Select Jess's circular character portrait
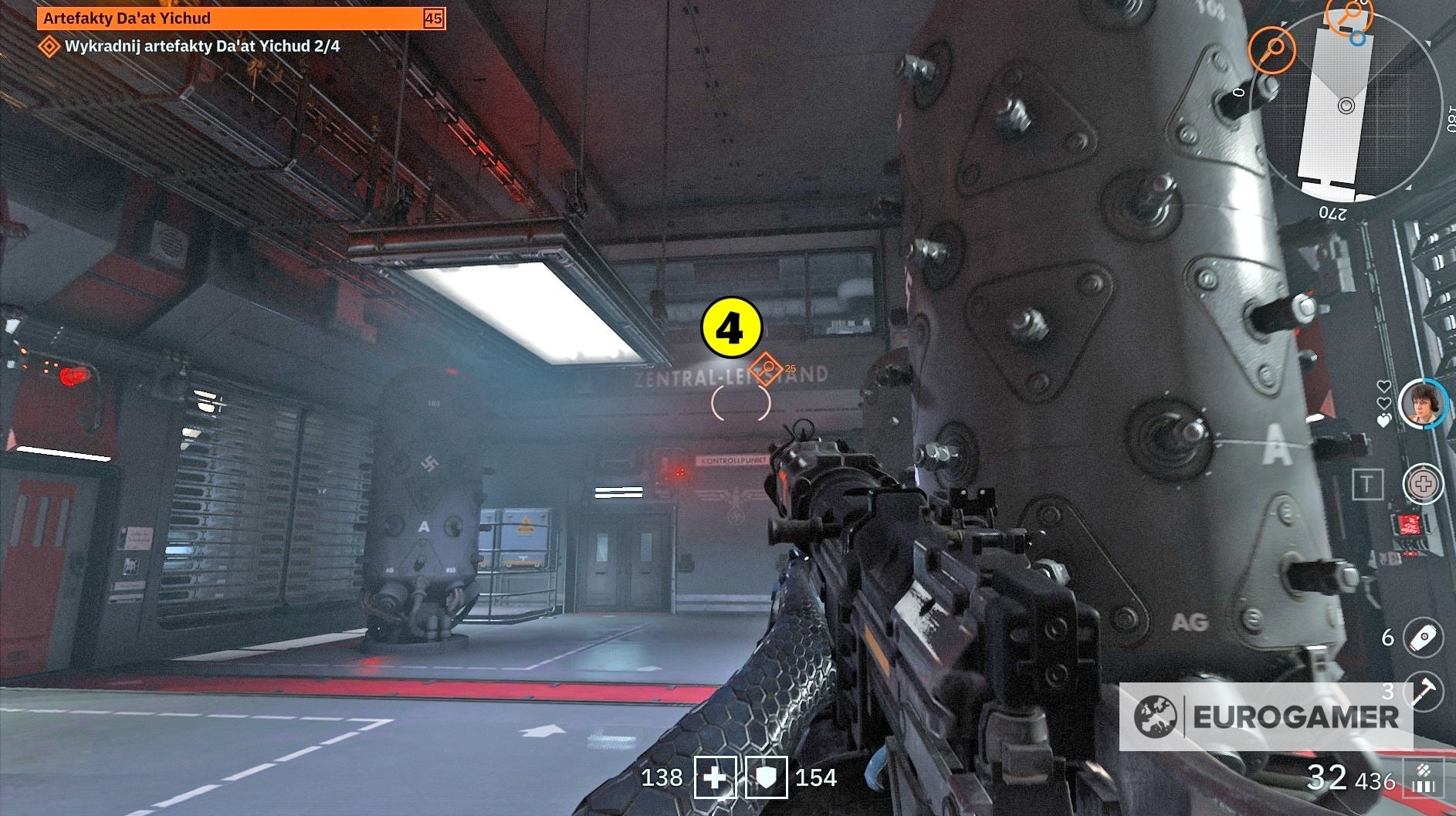Screen dimensions: 1456x816 1421,406
